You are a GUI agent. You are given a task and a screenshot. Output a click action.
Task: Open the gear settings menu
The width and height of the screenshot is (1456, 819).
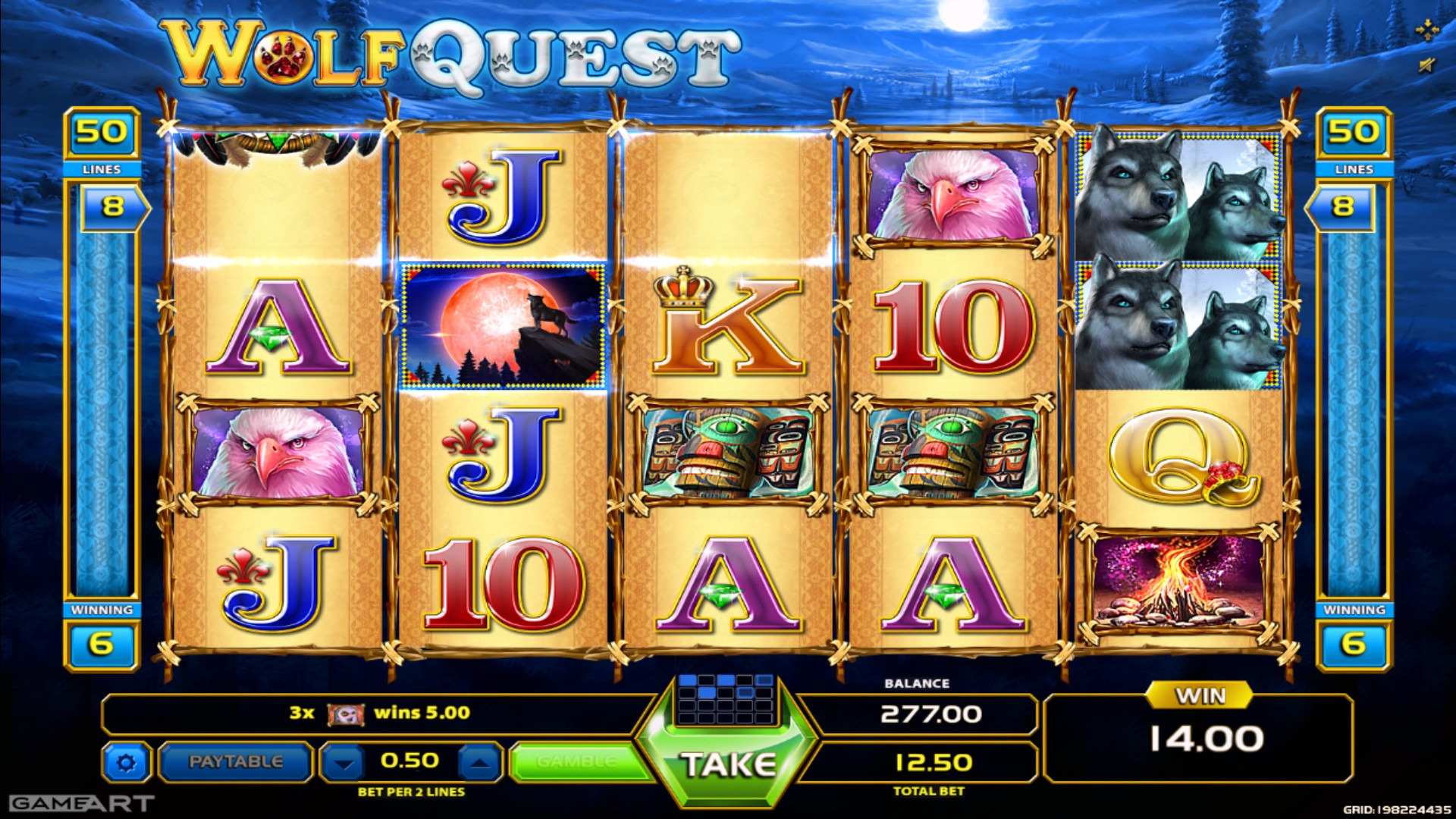click(127, 762)
